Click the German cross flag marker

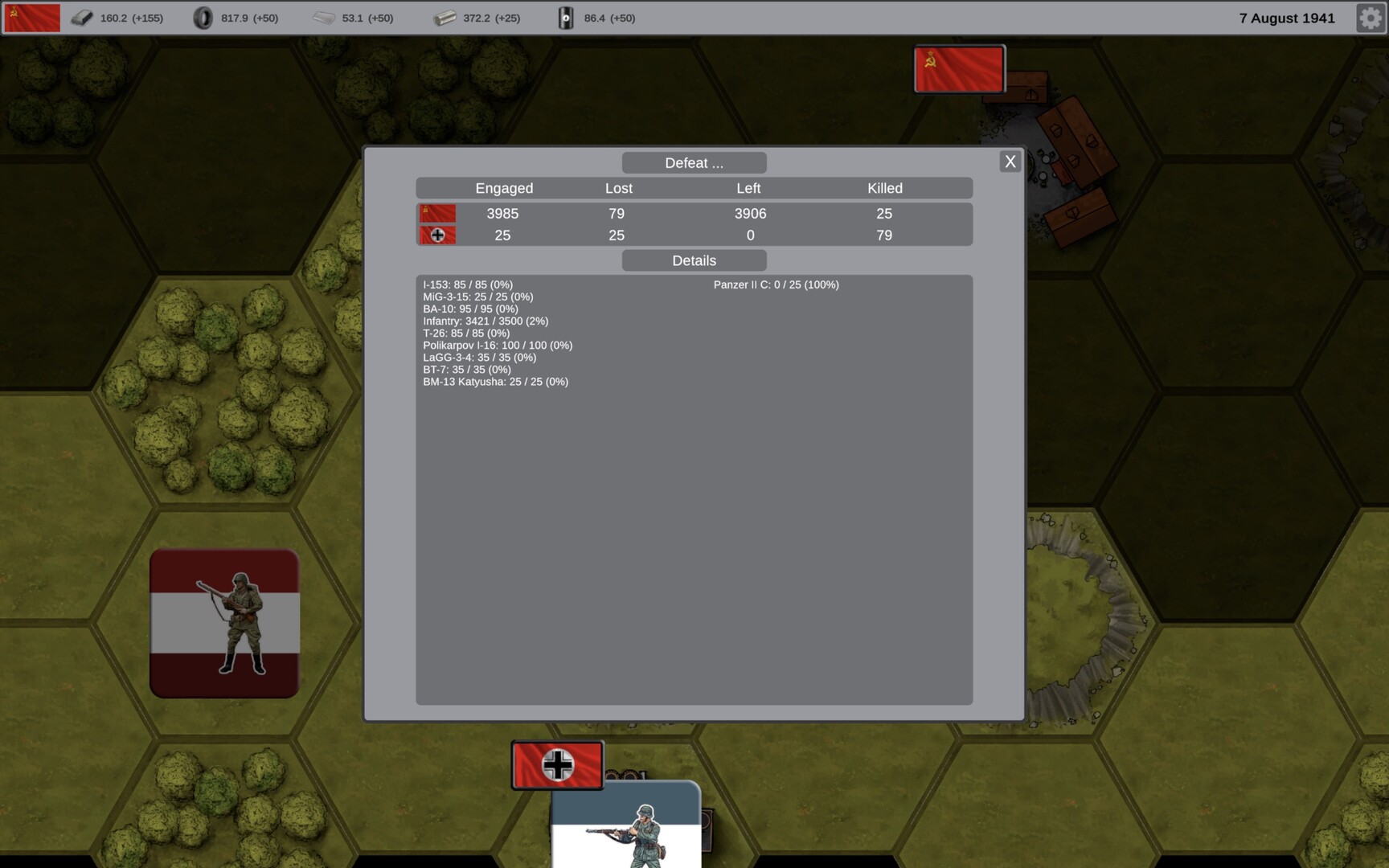pyautogui.click(x=557, y=765)
